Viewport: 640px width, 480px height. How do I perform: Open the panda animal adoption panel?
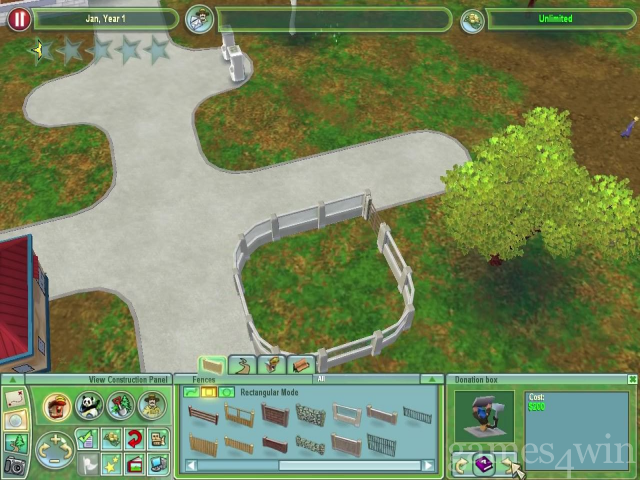pos(89,407)
